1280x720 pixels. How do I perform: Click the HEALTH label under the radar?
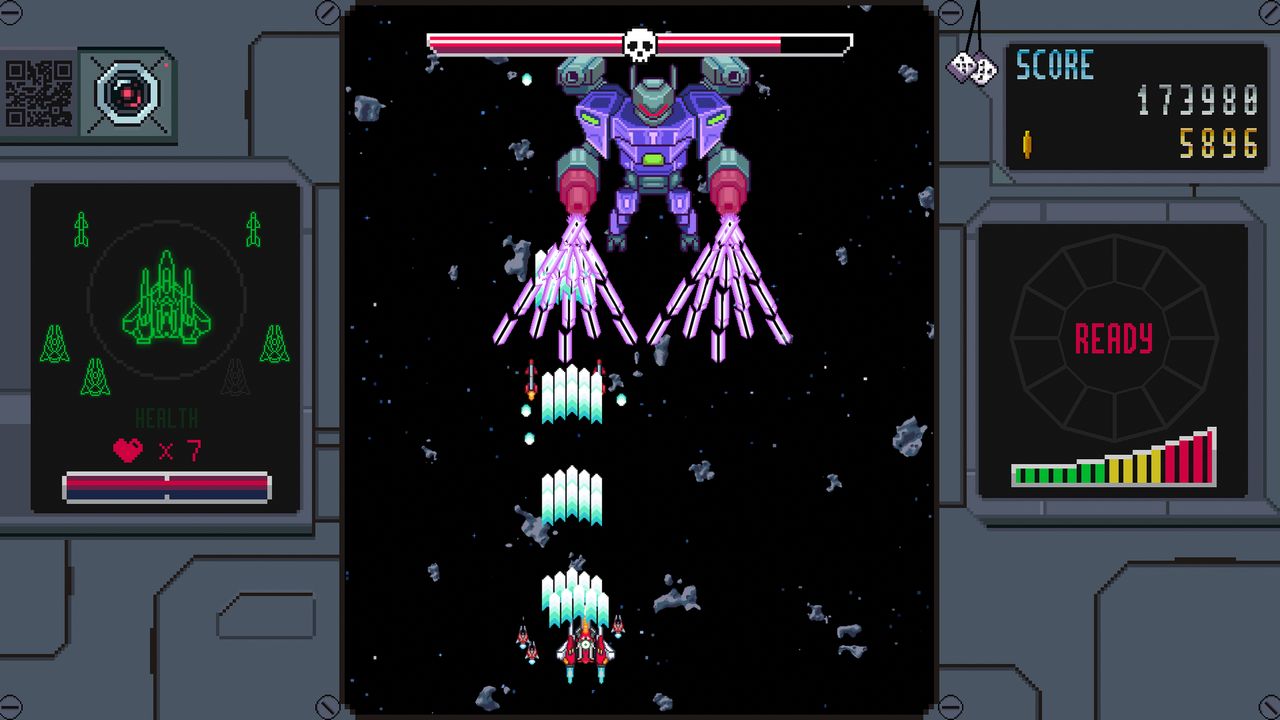pyautogui.click(x=167, y=418)
